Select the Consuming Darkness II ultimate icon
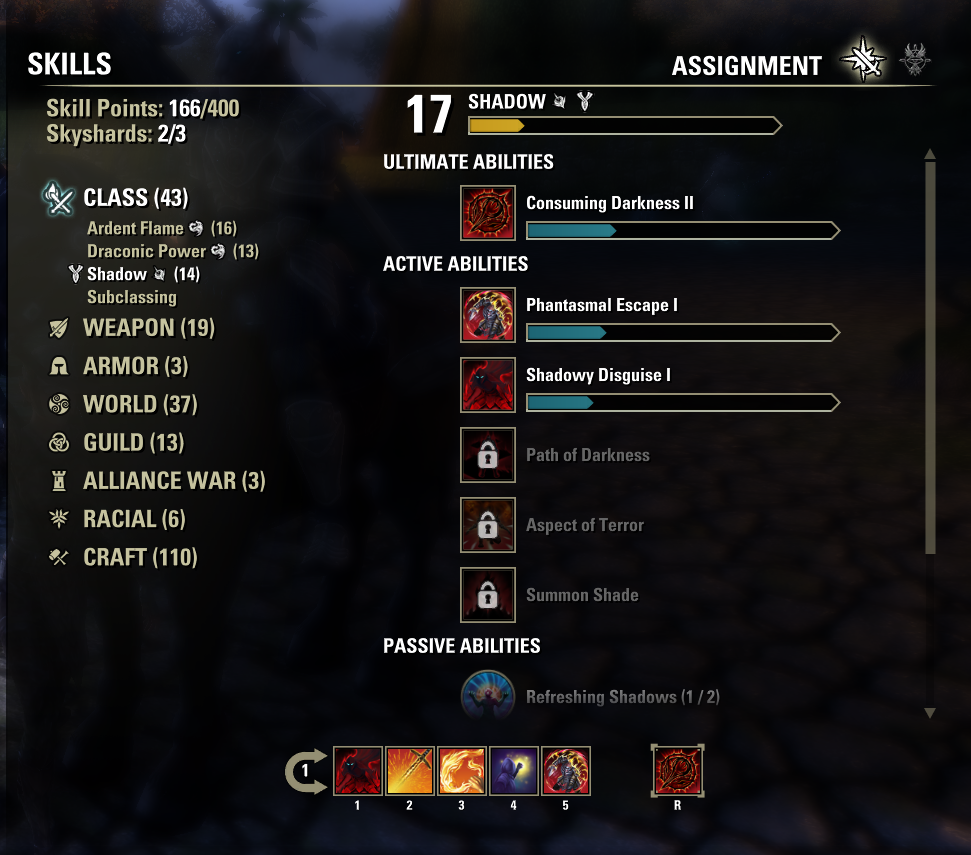 (488, 213)
